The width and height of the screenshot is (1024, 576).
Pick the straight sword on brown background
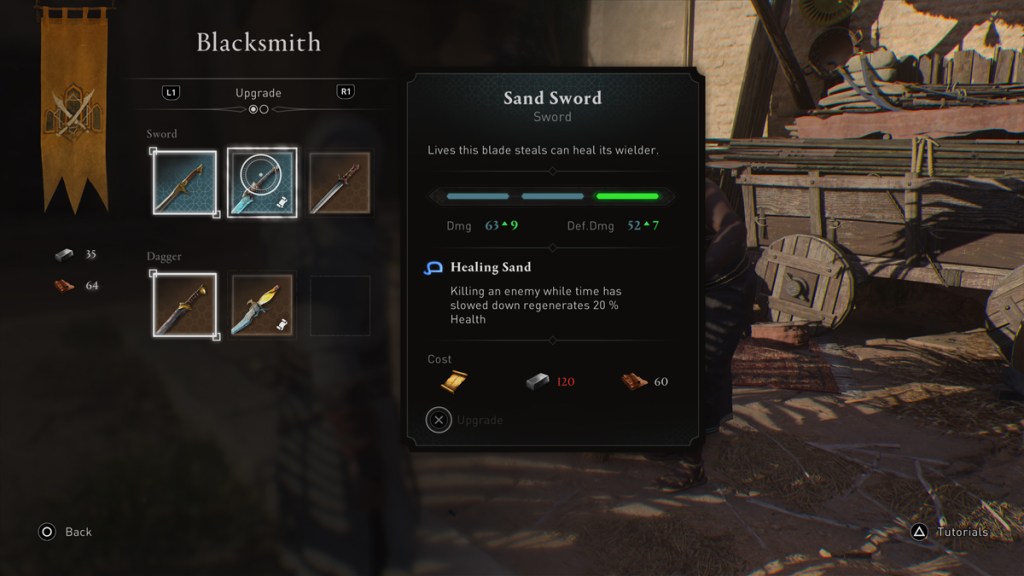point(339,183)
